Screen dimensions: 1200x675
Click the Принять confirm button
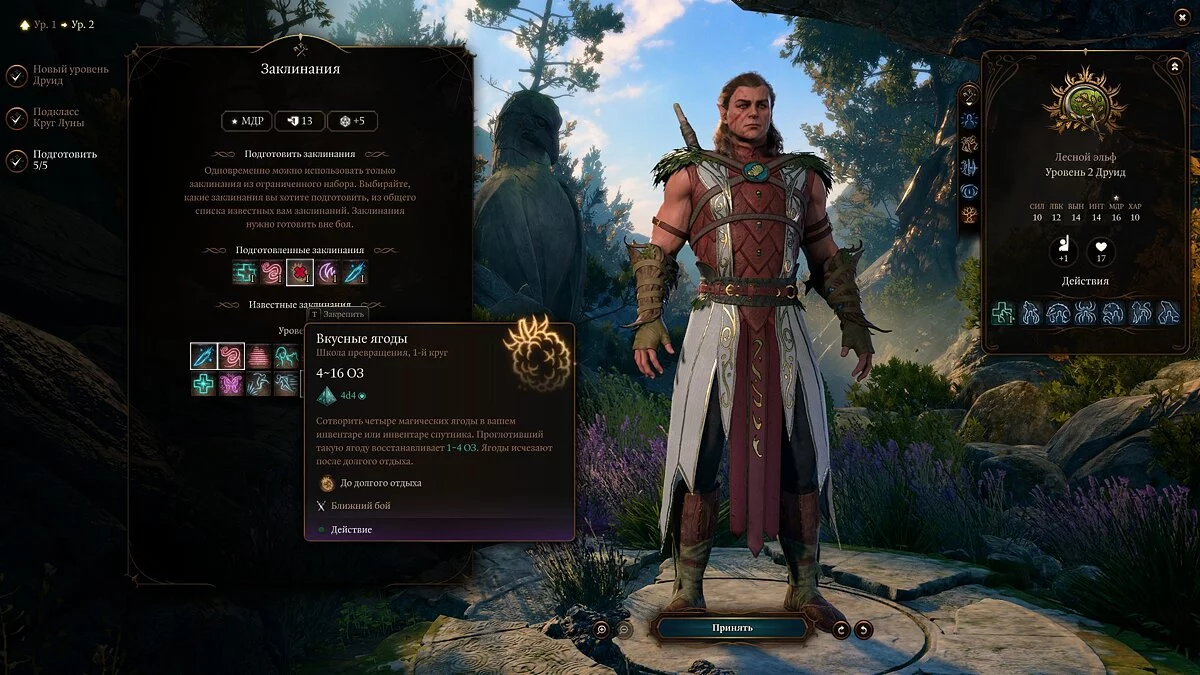[x=732, y=628]
